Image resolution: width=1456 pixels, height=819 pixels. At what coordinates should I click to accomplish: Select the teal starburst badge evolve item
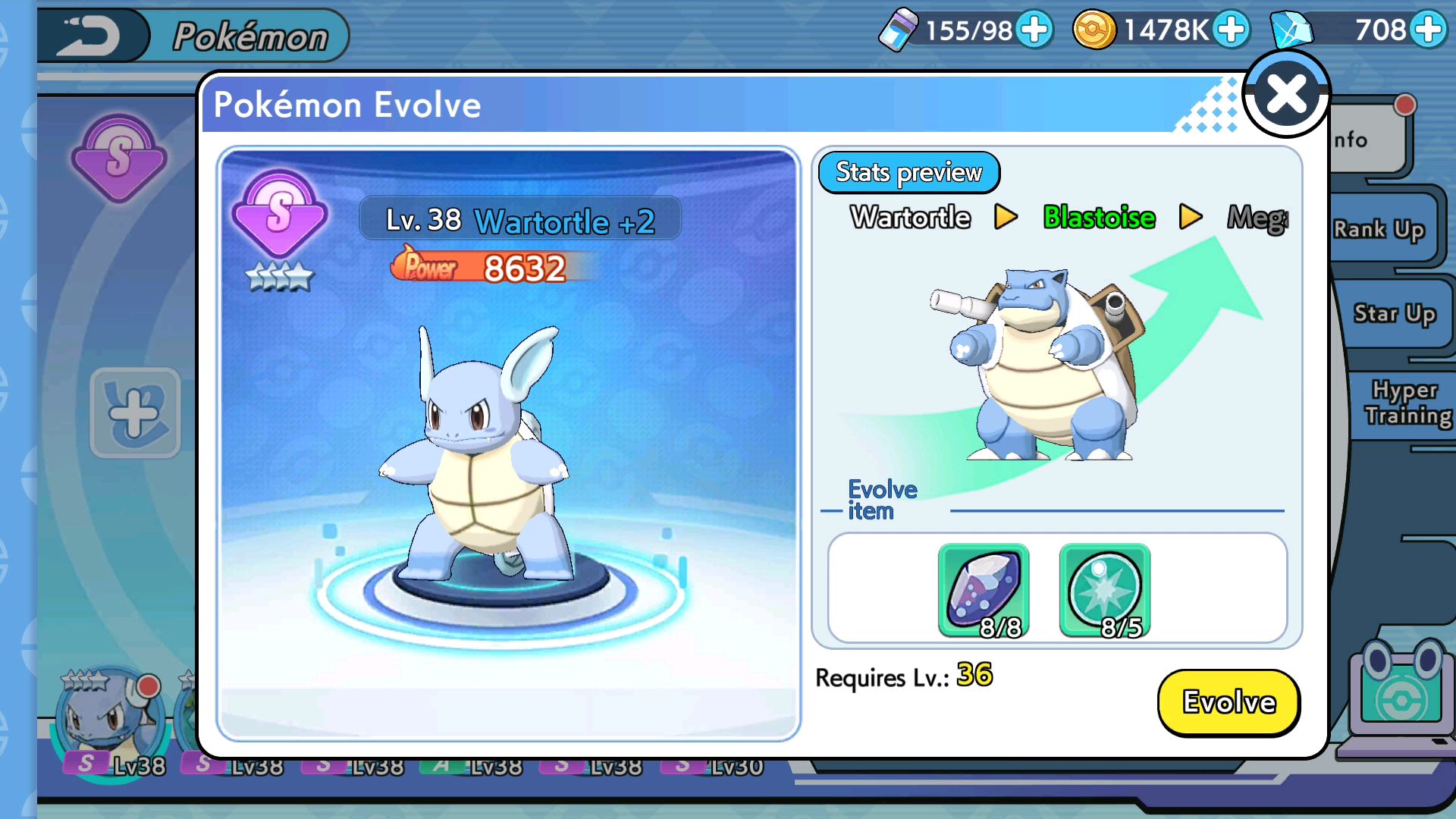pos(1104,591)
